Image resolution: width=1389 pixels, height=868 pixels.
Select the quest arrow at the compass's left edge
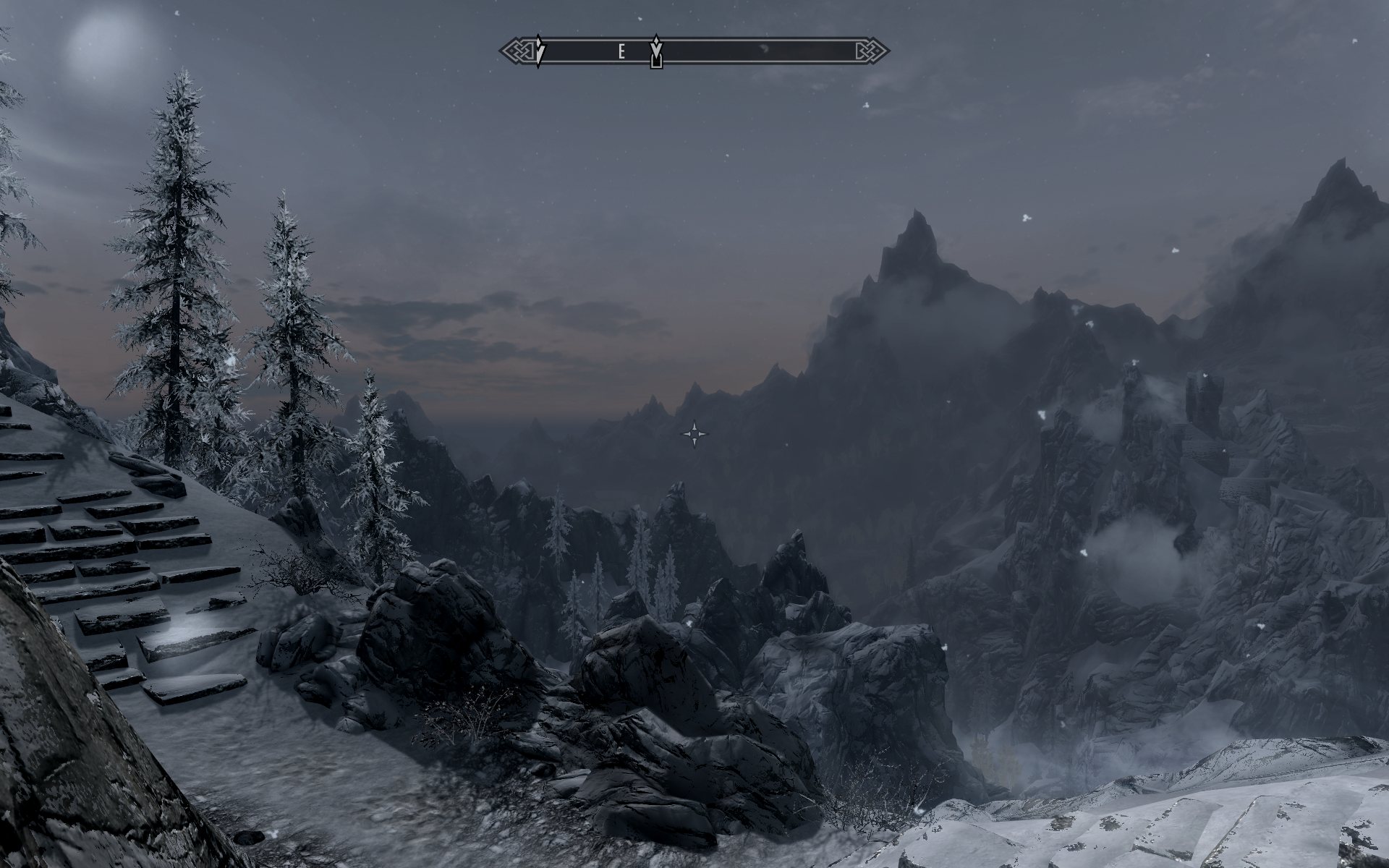pos(539,51)
